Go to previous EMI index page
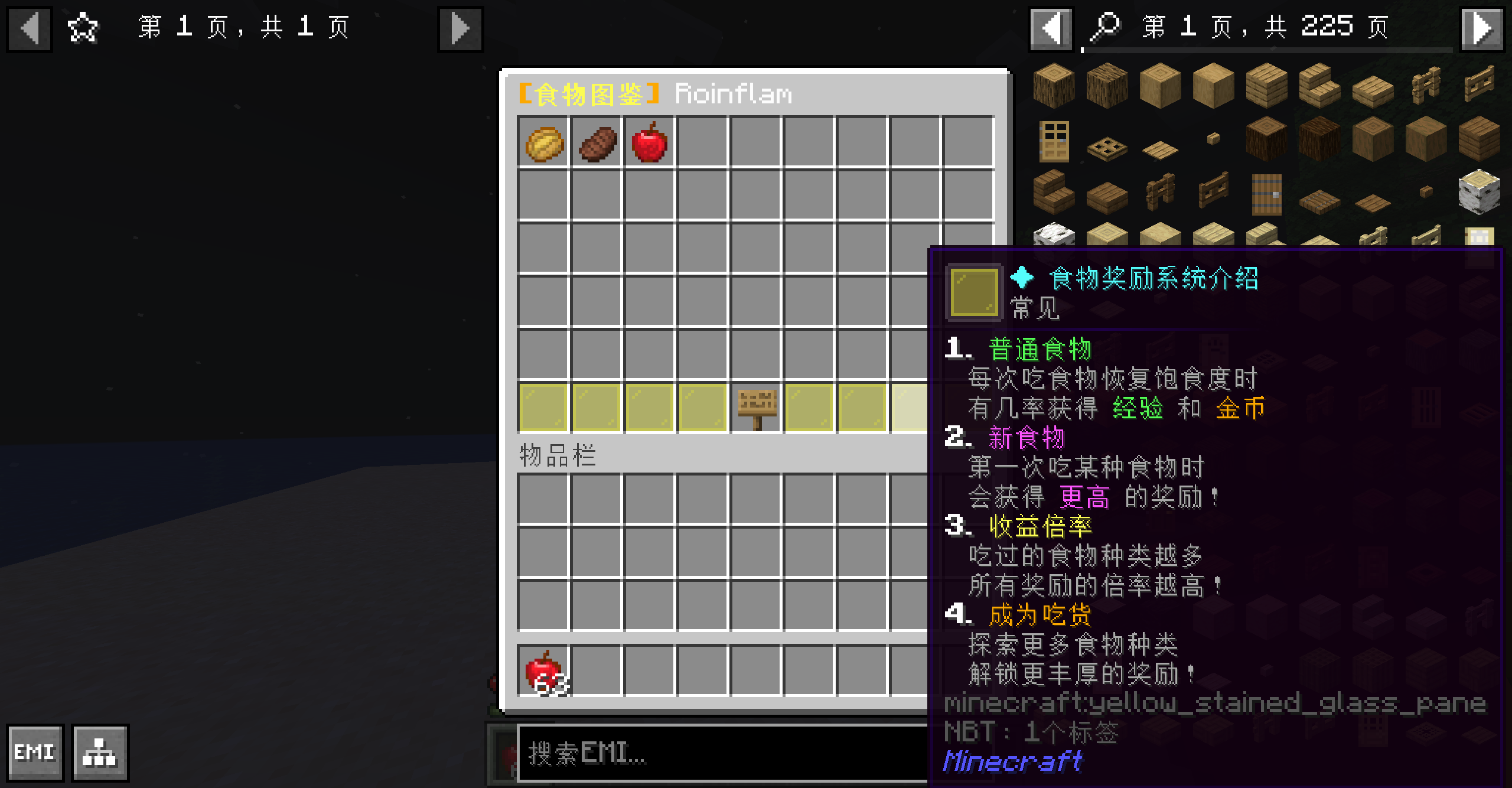Viewport: 1512px width, 788px height. click(1051, 29)
